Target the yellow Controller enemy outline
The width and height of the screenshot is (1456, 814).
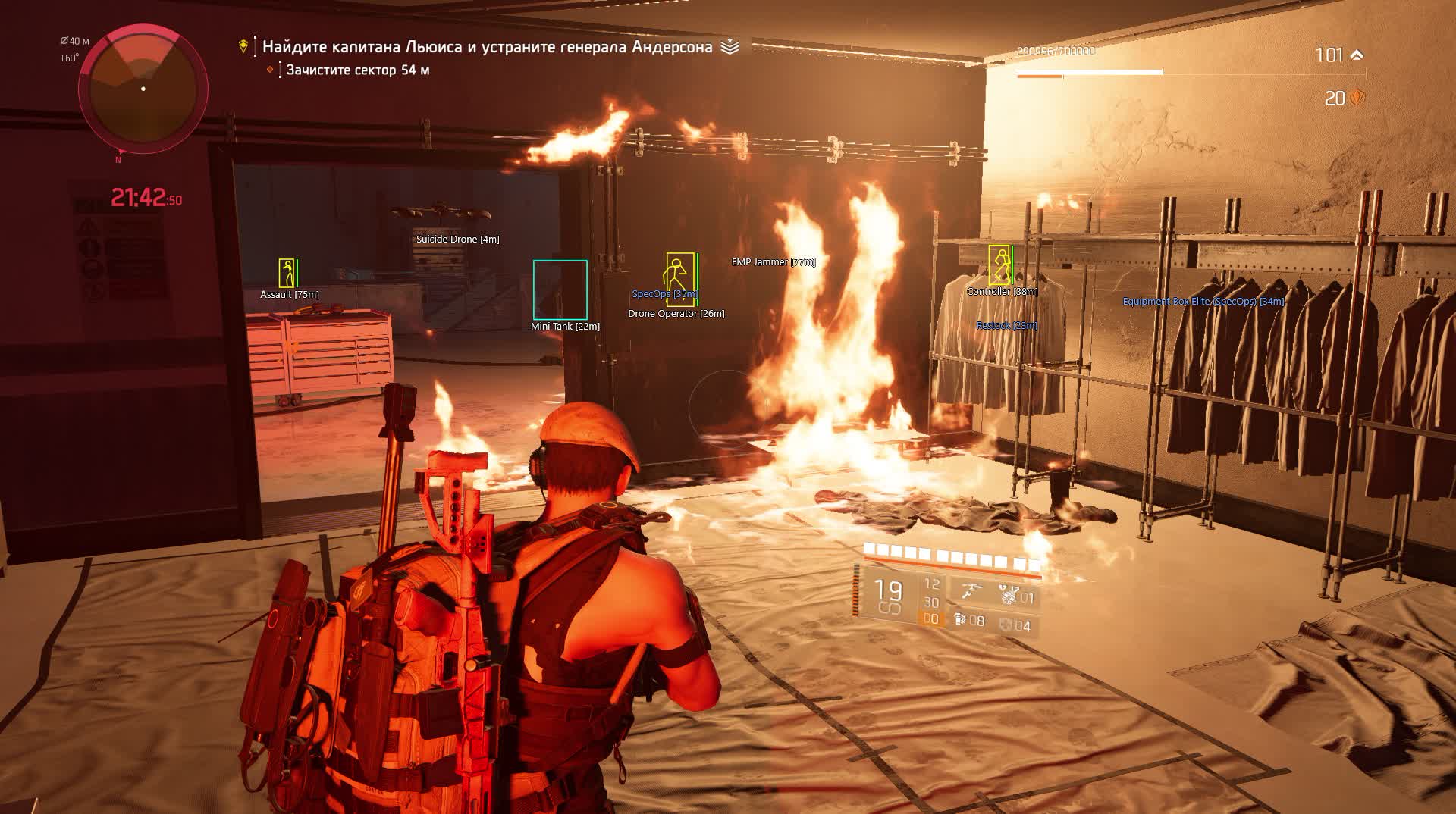1001,271
